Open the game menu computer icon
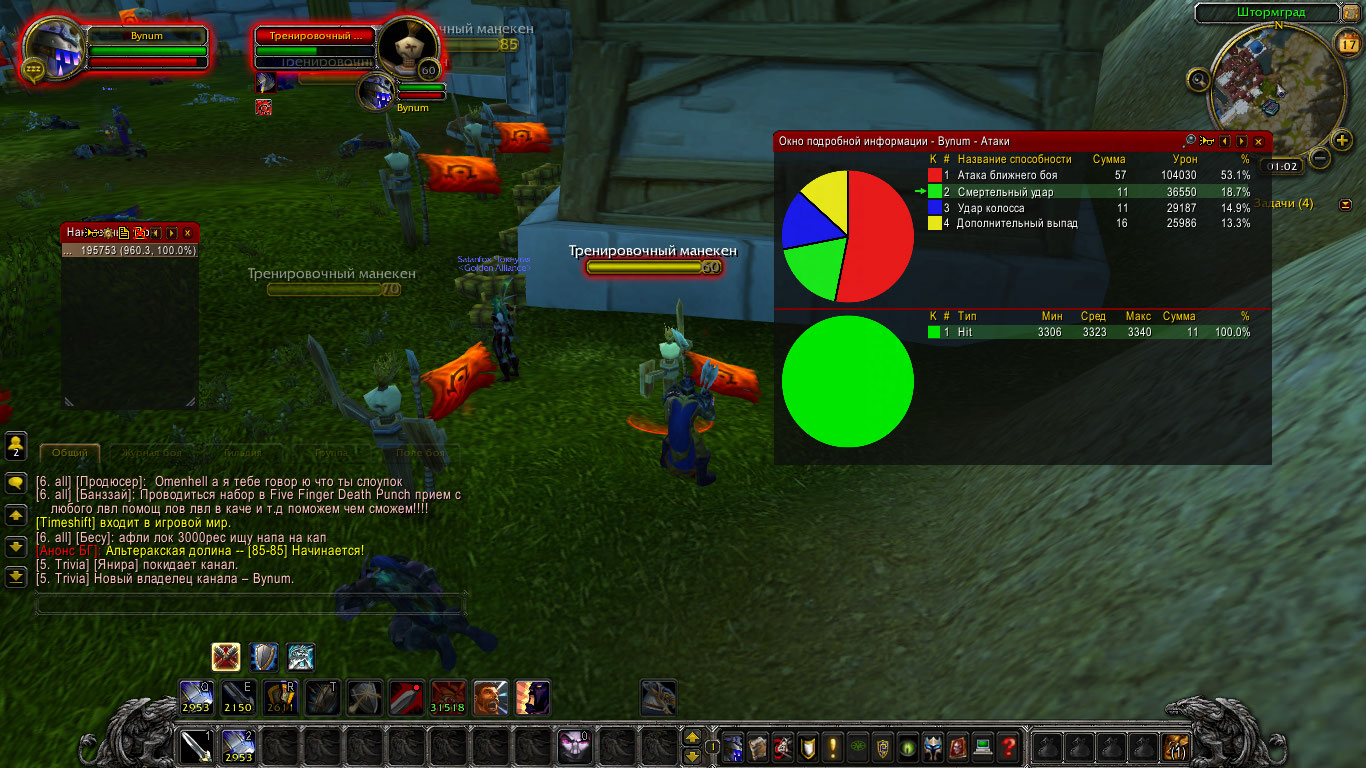This screenshot has height=768, width=1366. (x=984, y=747)
